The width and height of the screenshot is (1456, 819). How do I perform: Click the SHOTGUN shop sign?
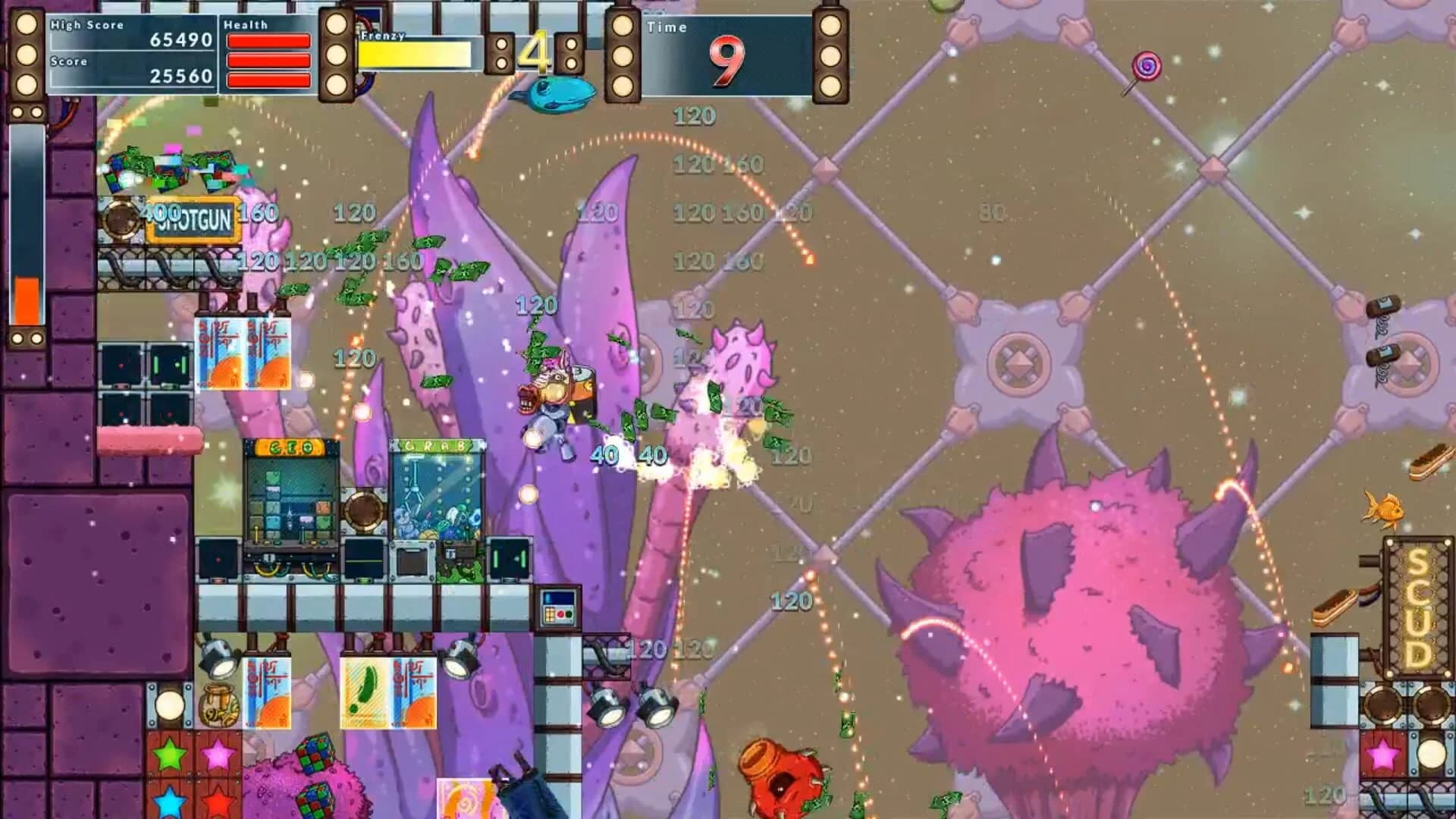(x=192, y=221)
